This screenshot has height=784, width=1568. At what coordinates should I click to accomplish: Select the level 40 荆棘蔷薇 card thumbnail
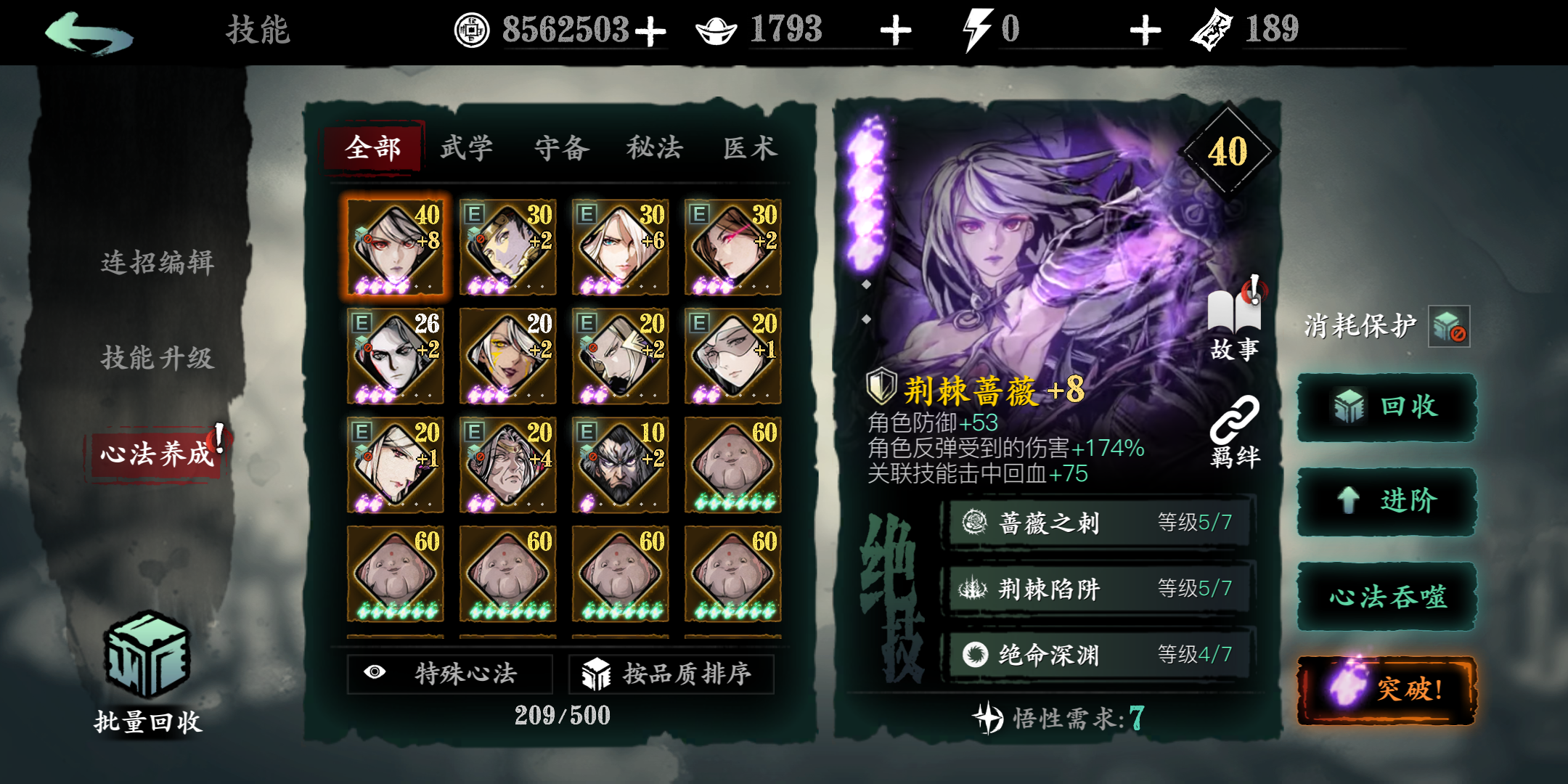coord(395,247)
